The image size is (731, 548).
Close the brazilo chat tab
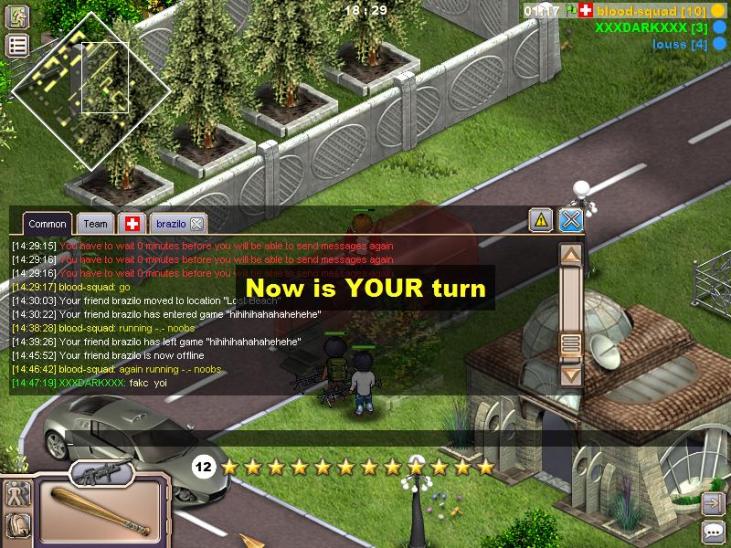[197, 224]
